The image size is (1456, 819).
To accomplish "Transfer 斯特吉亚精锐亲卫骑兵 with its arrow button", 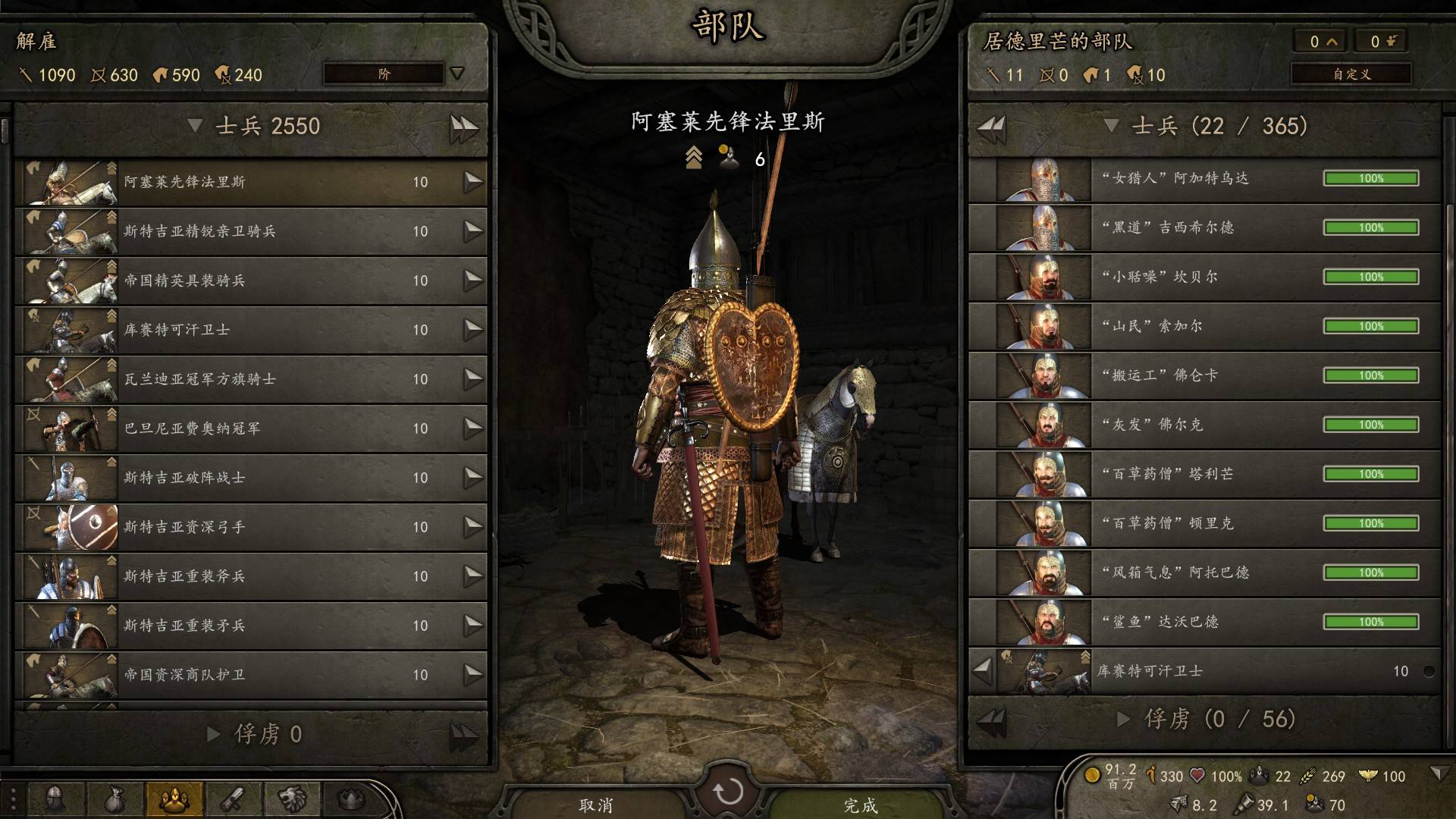I will (473, 231).
